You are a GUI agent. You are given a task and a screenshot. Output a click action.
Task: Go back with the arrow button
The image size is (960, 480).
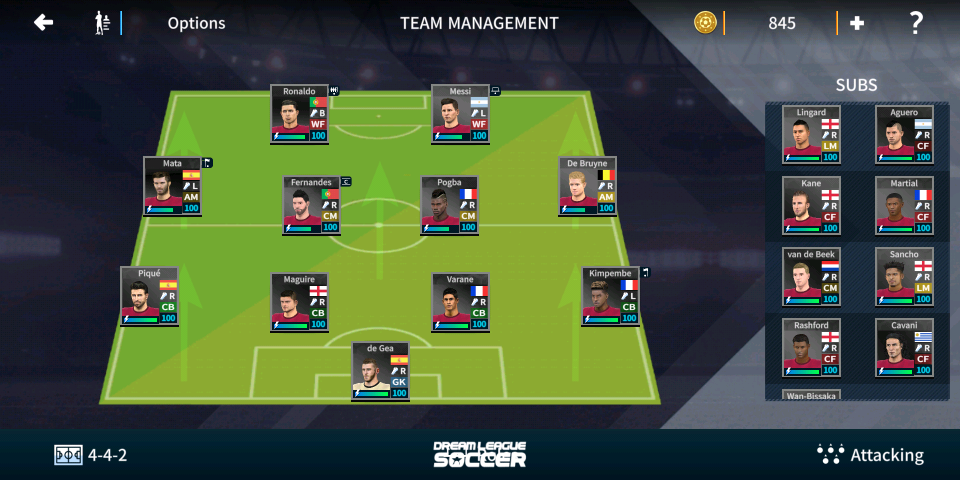43,22
